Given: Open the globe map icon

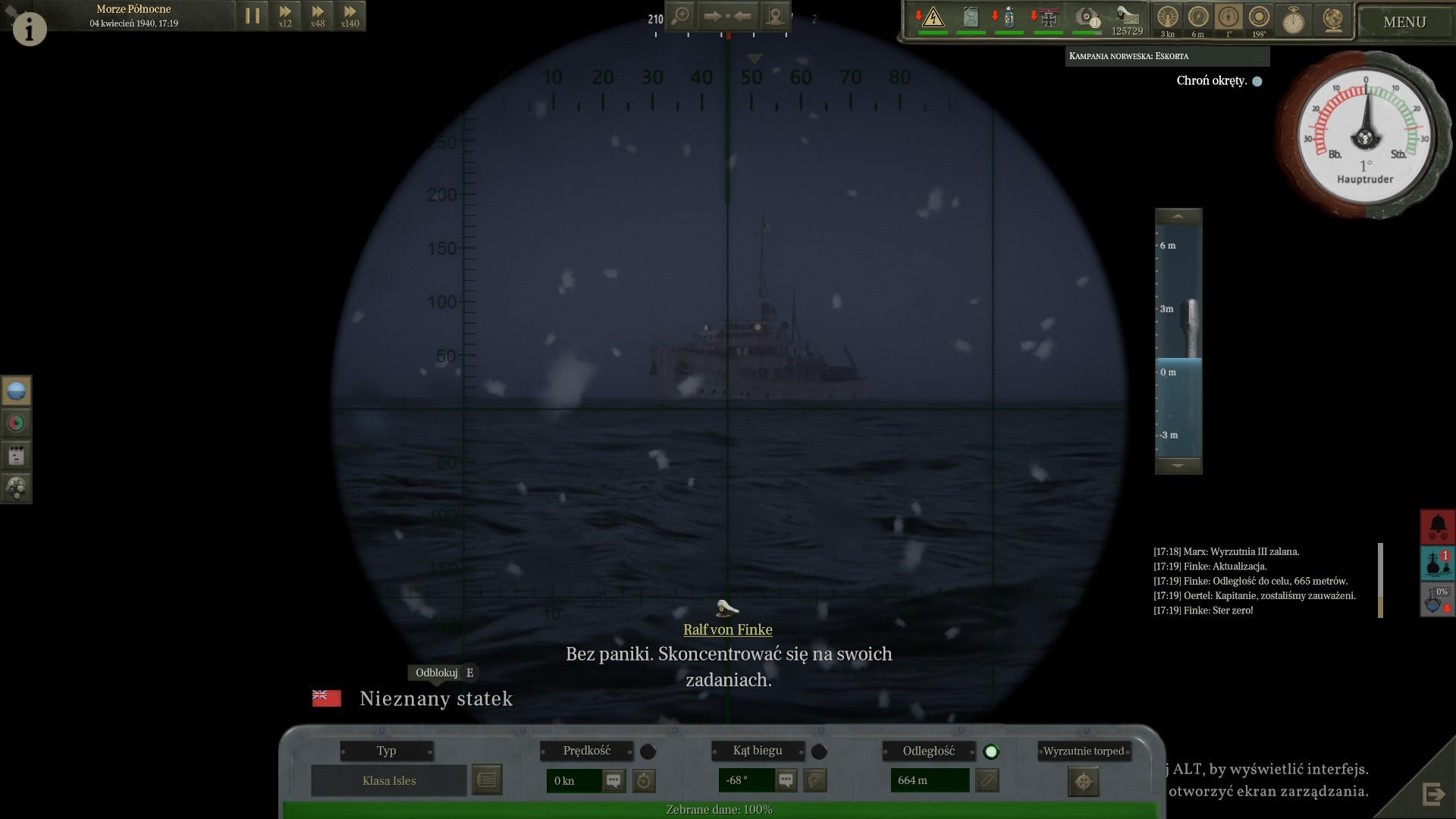Looking at the screenshot, I should [x=1332, y=20].
